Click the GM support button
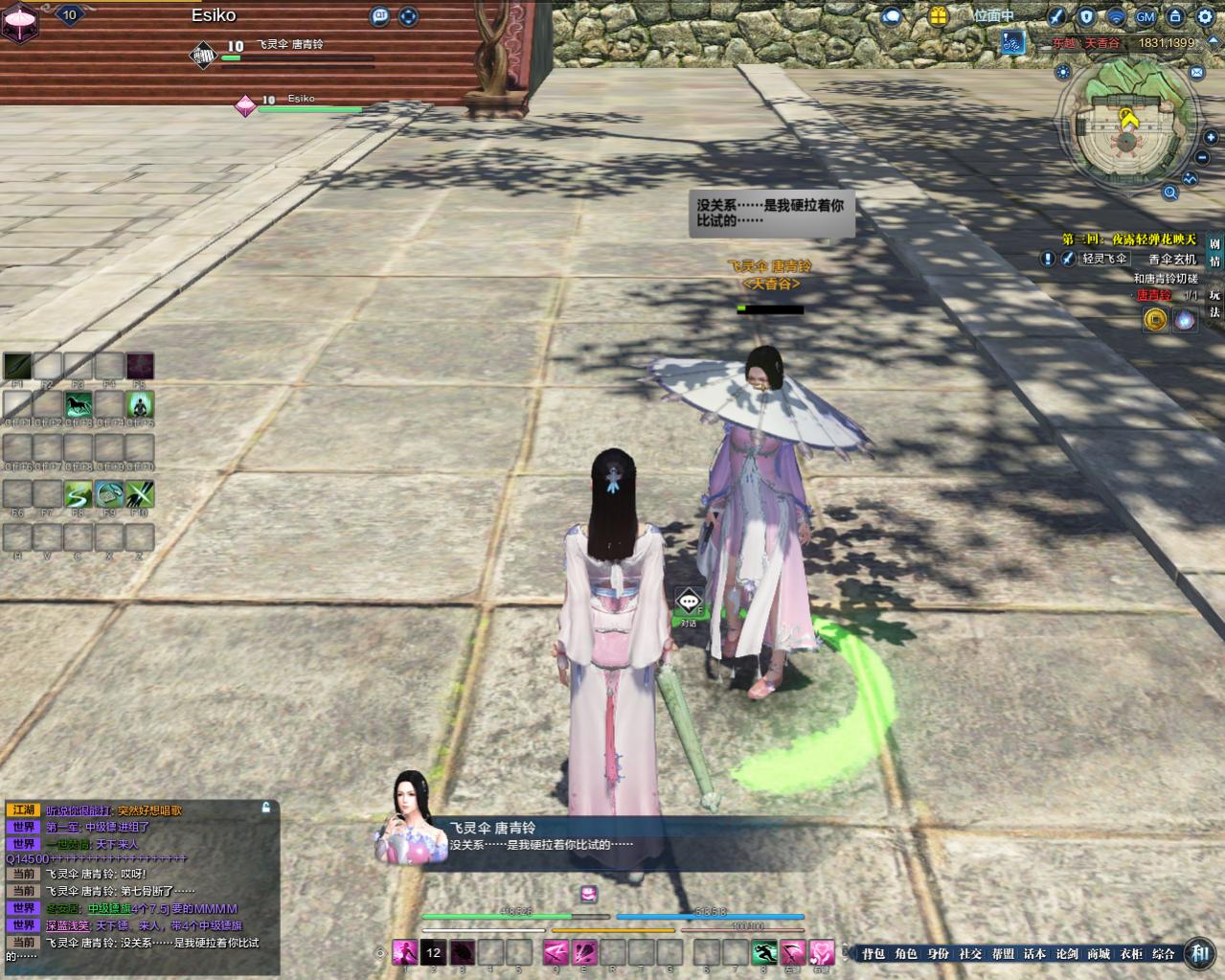This screenshot has height=980, width=1225. (1146, 16)
